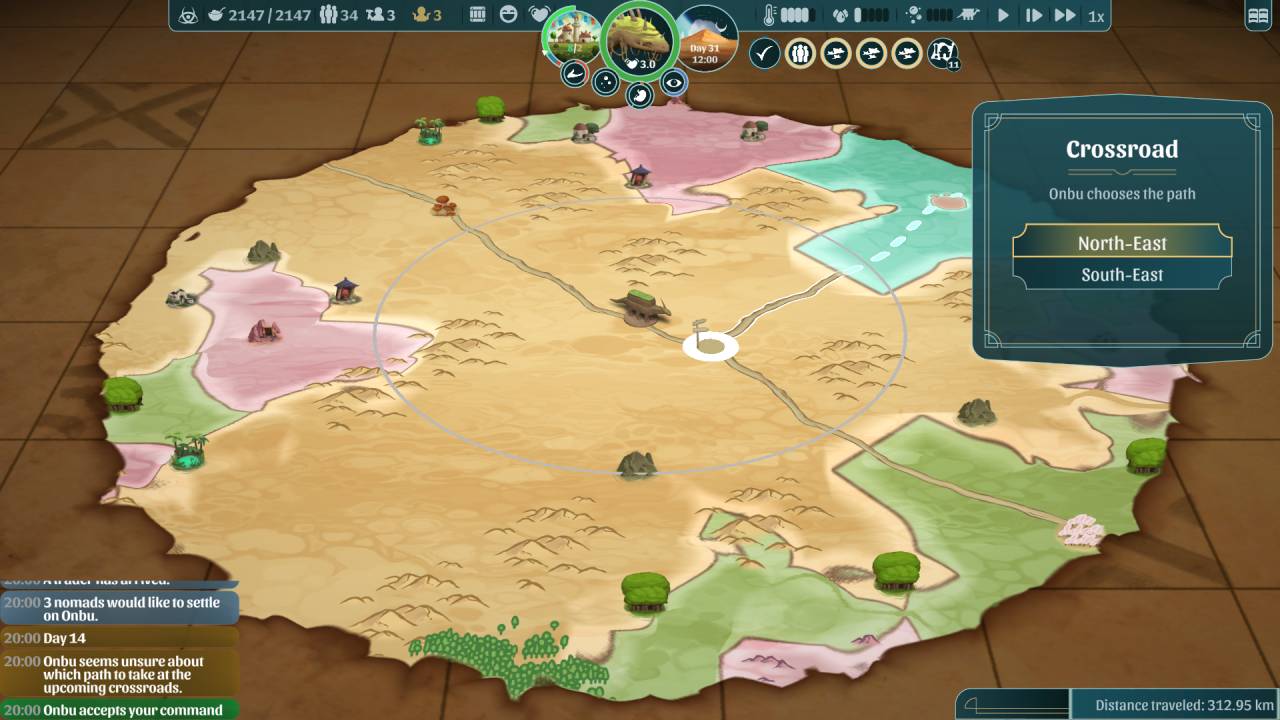Choose the South-East path
1280x720 pixels.
pos(1121,273)
